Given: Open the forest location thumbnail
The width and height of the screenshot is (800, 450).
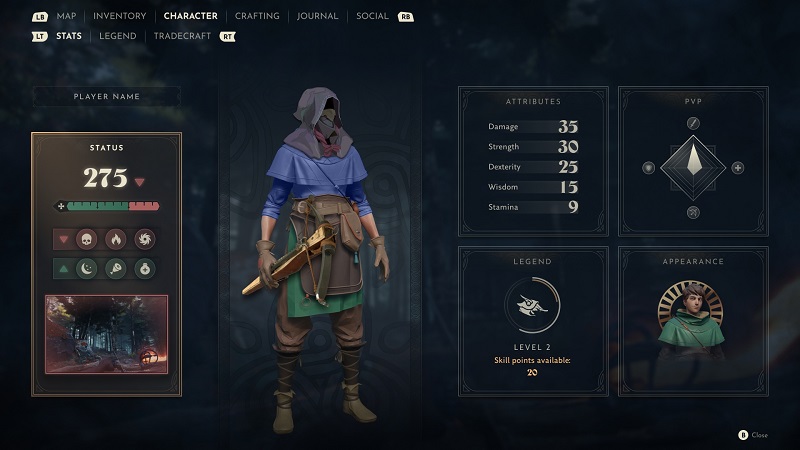Looking at the screenshot, I should coord(107,333).
